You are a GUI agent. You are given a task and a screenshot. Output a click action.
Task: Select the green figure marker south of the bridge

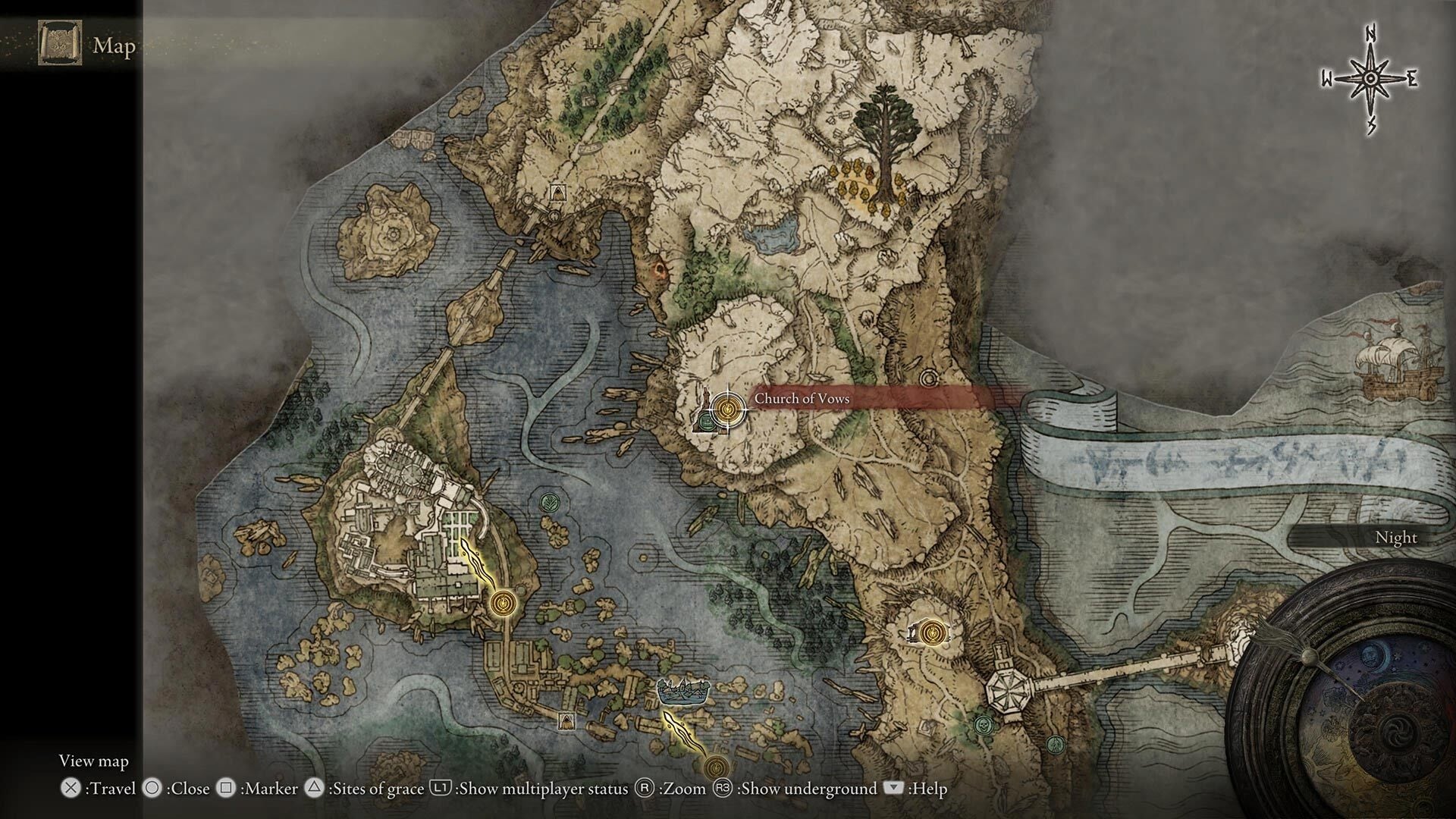coord(1053,745)
